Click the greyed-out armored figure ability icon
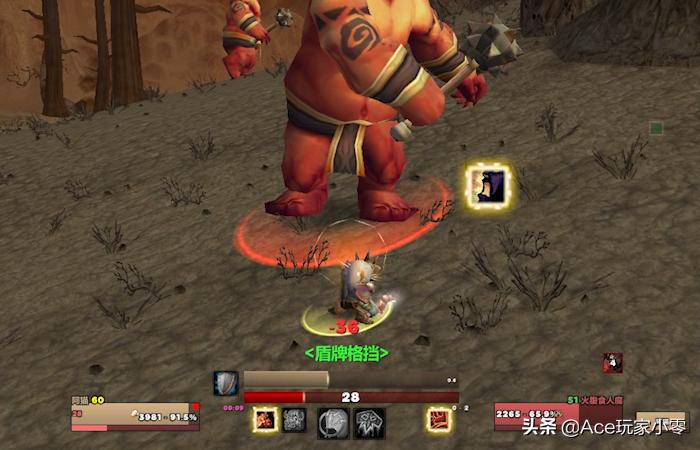 (294, 421)
